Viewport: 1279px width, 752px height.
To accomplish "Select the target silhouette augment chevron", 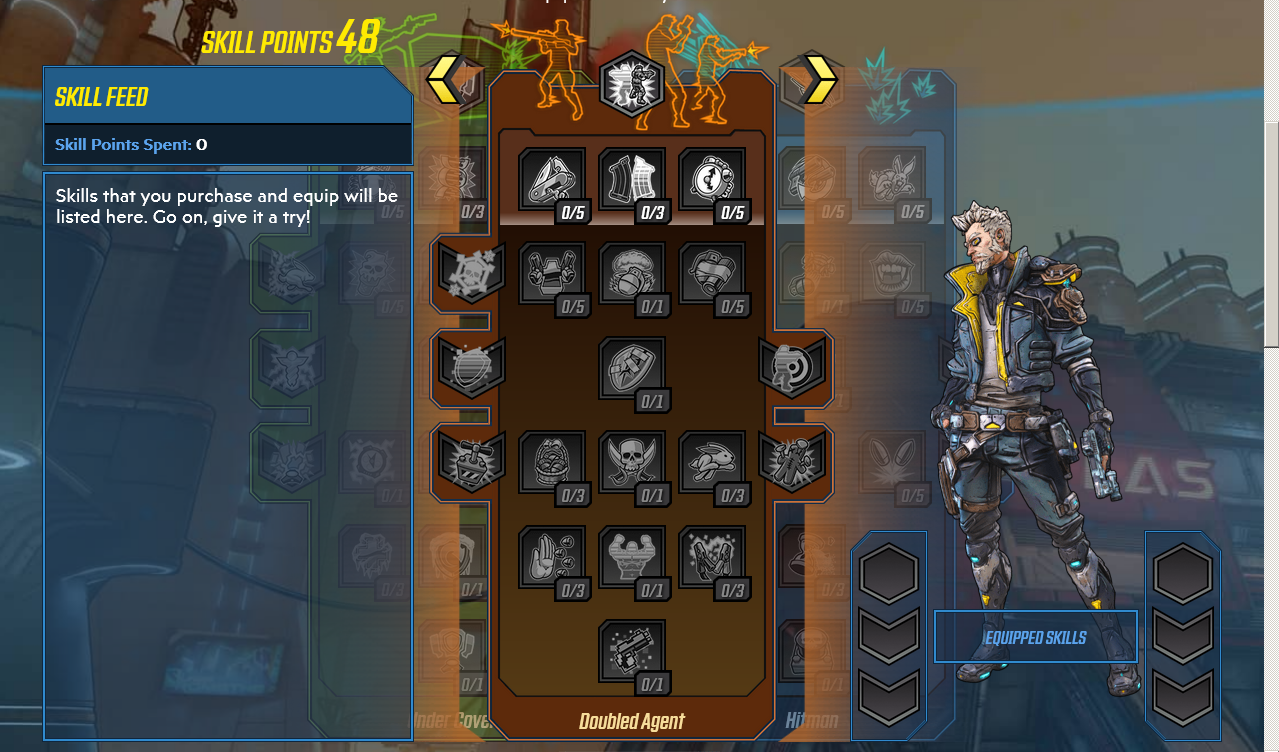I will tap(791, 367).
